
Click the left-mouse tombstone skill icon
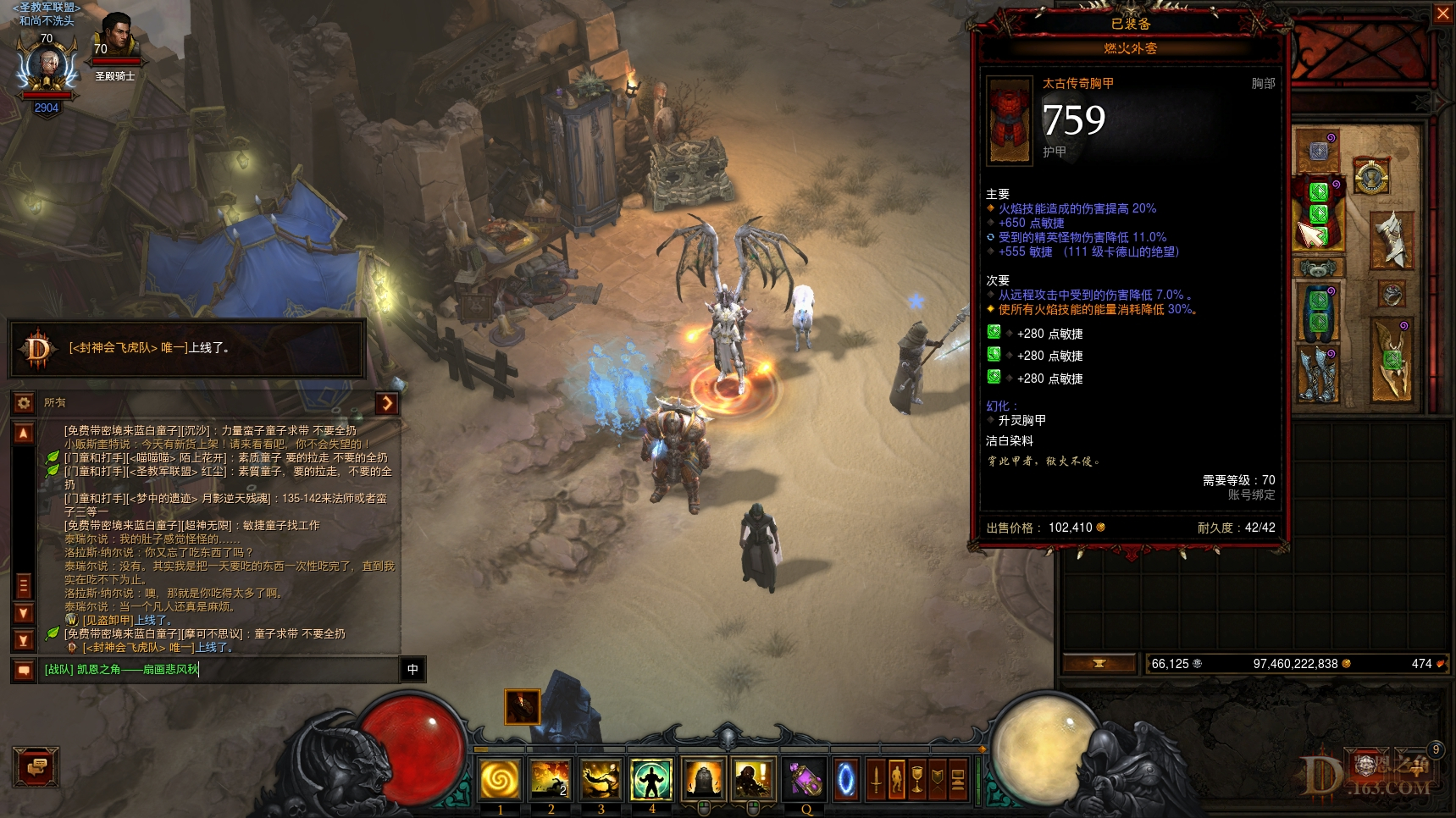[702, 779]
